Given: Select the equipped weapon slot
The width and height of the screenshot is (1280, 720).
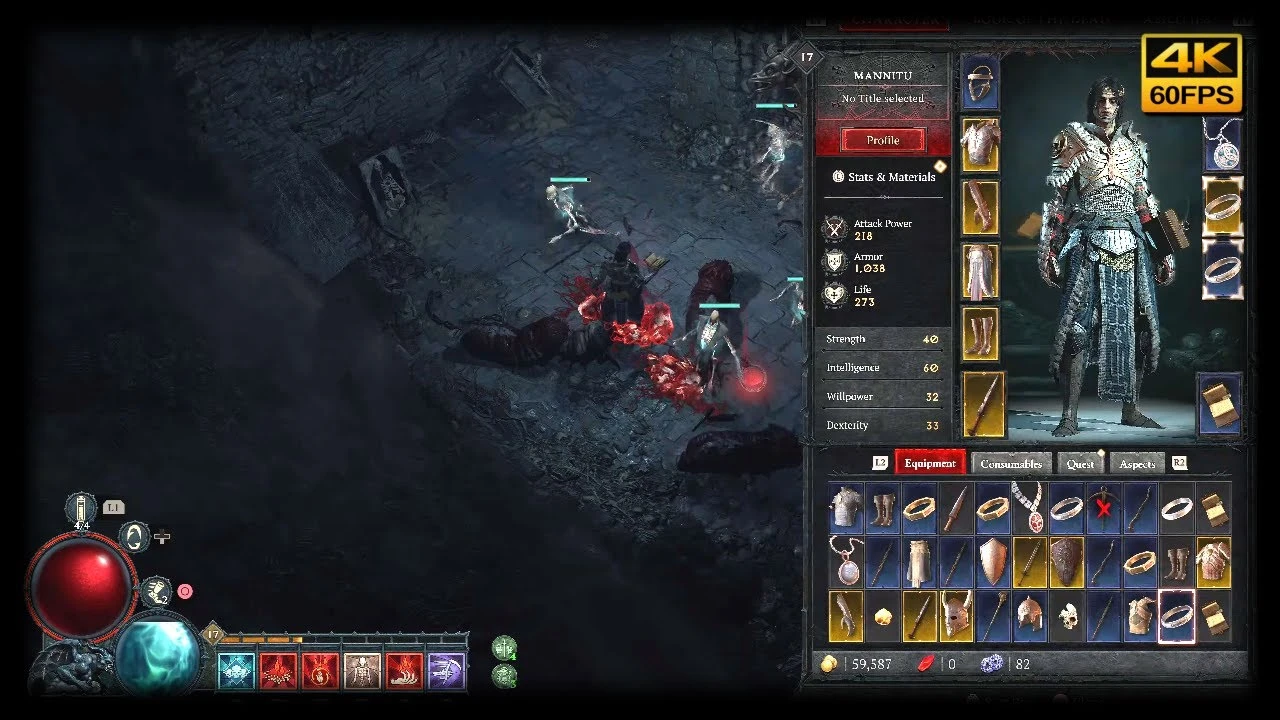Looking at the screenshot, I should [983, 404].
